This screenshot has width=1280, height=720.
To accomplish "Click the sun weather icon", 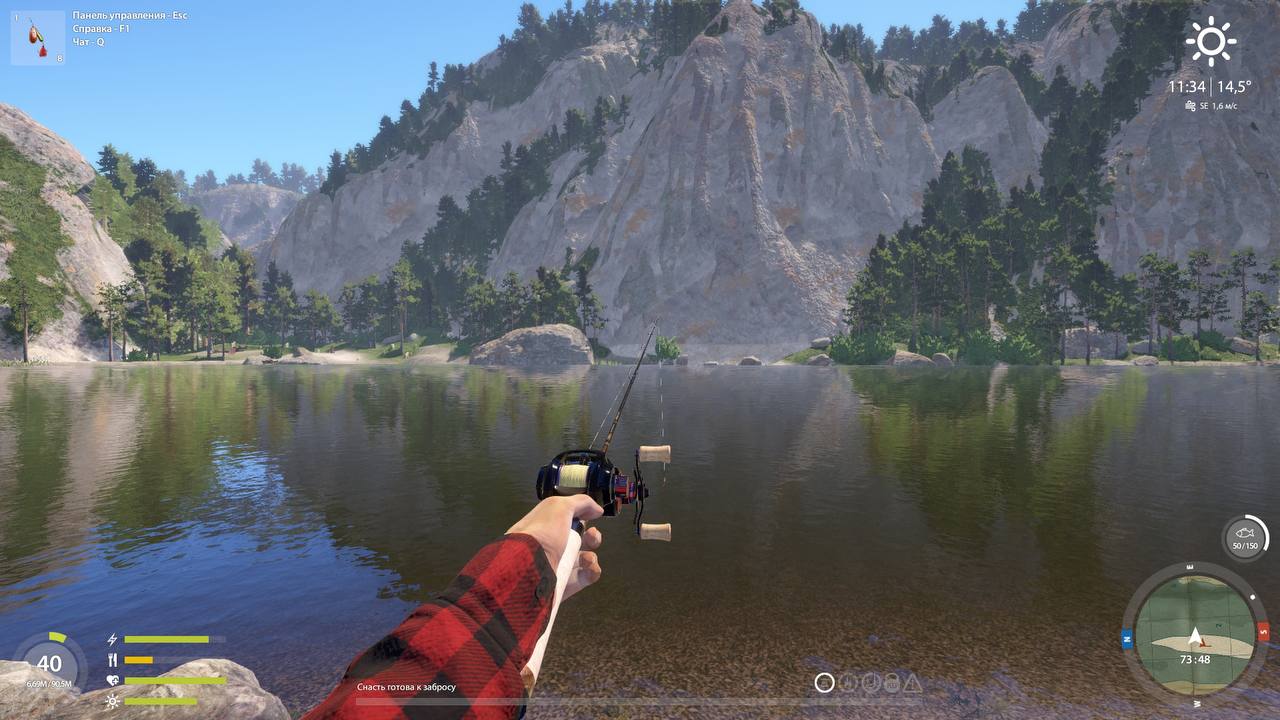I will (1211, 41).
